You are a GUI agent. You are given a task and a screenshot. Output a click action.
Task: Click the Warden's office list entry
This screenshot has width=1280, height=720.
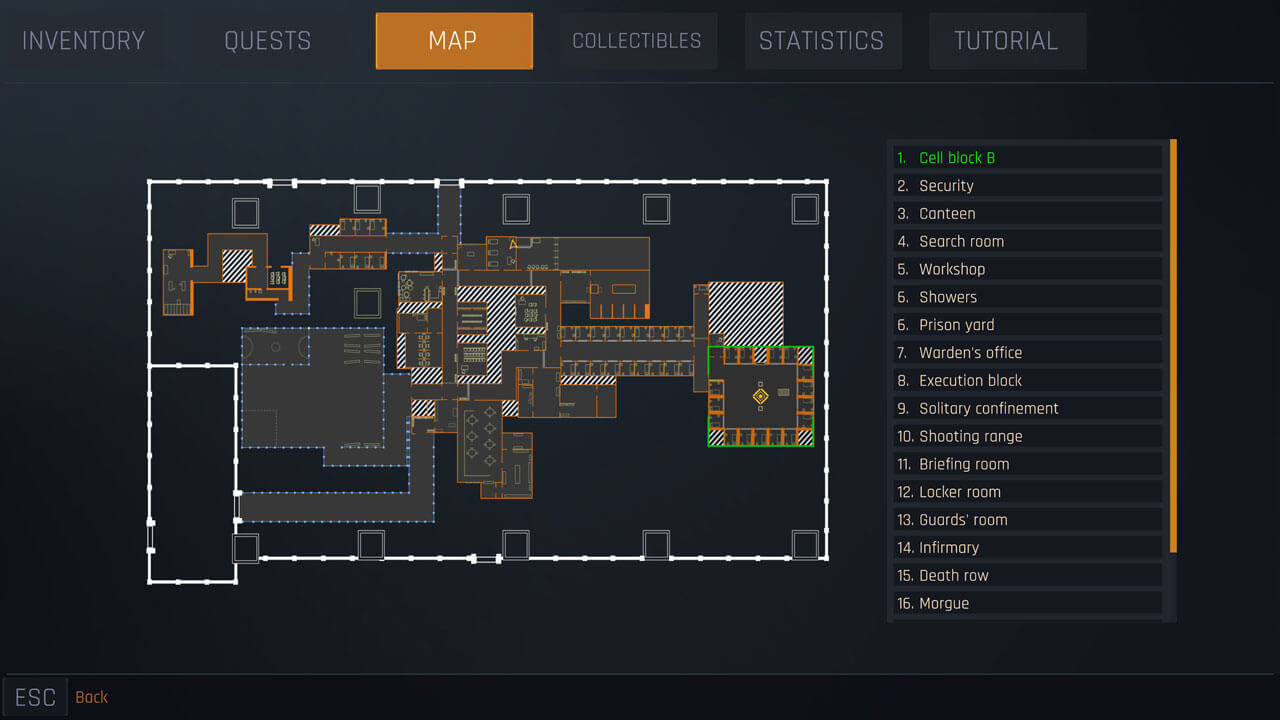point(1027,352)
